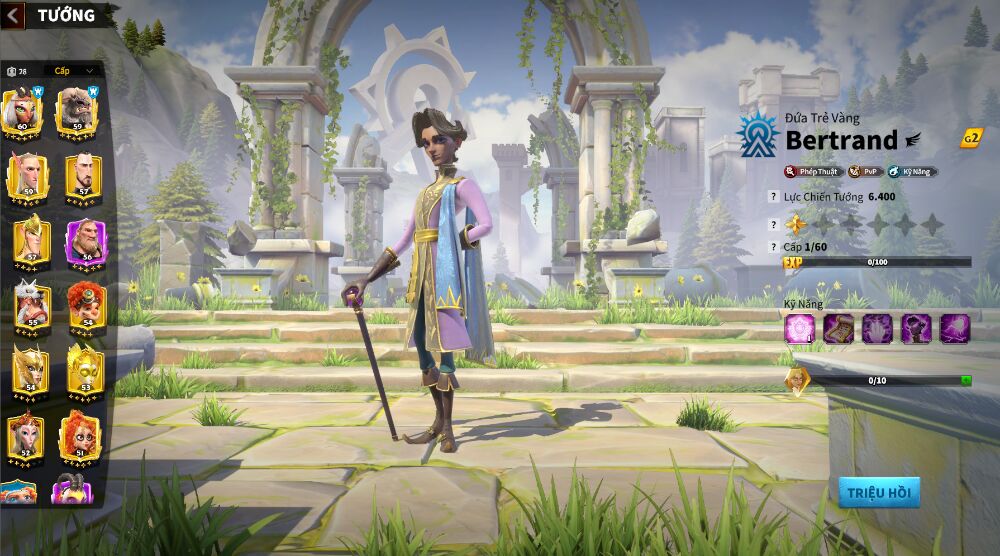Select the level 59 beast hero portrait
This screenshot has height=556, width=1000.
(78, 110)
